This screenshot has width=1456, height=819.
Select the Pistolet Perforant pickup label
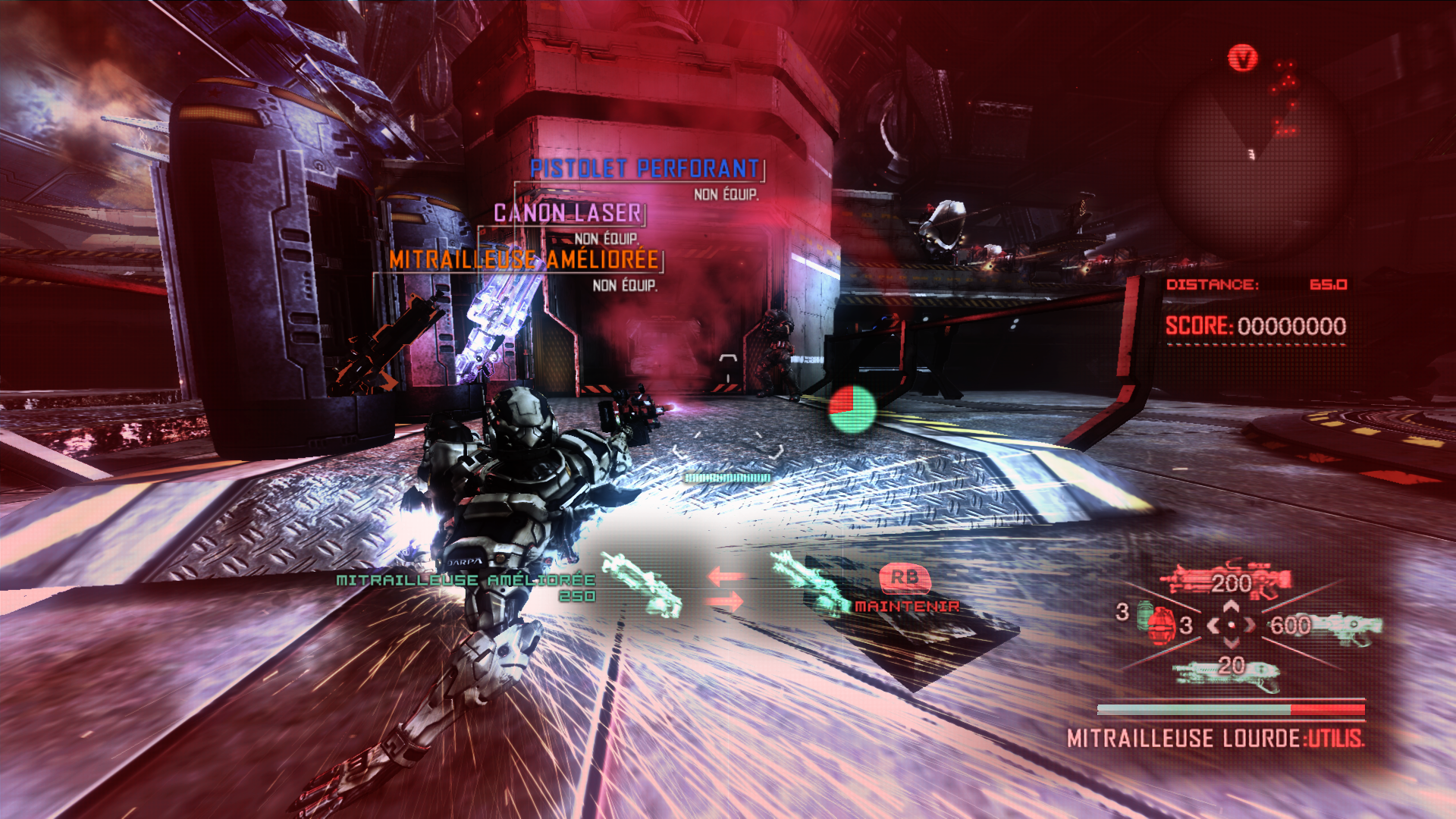(x=645, y=168)
